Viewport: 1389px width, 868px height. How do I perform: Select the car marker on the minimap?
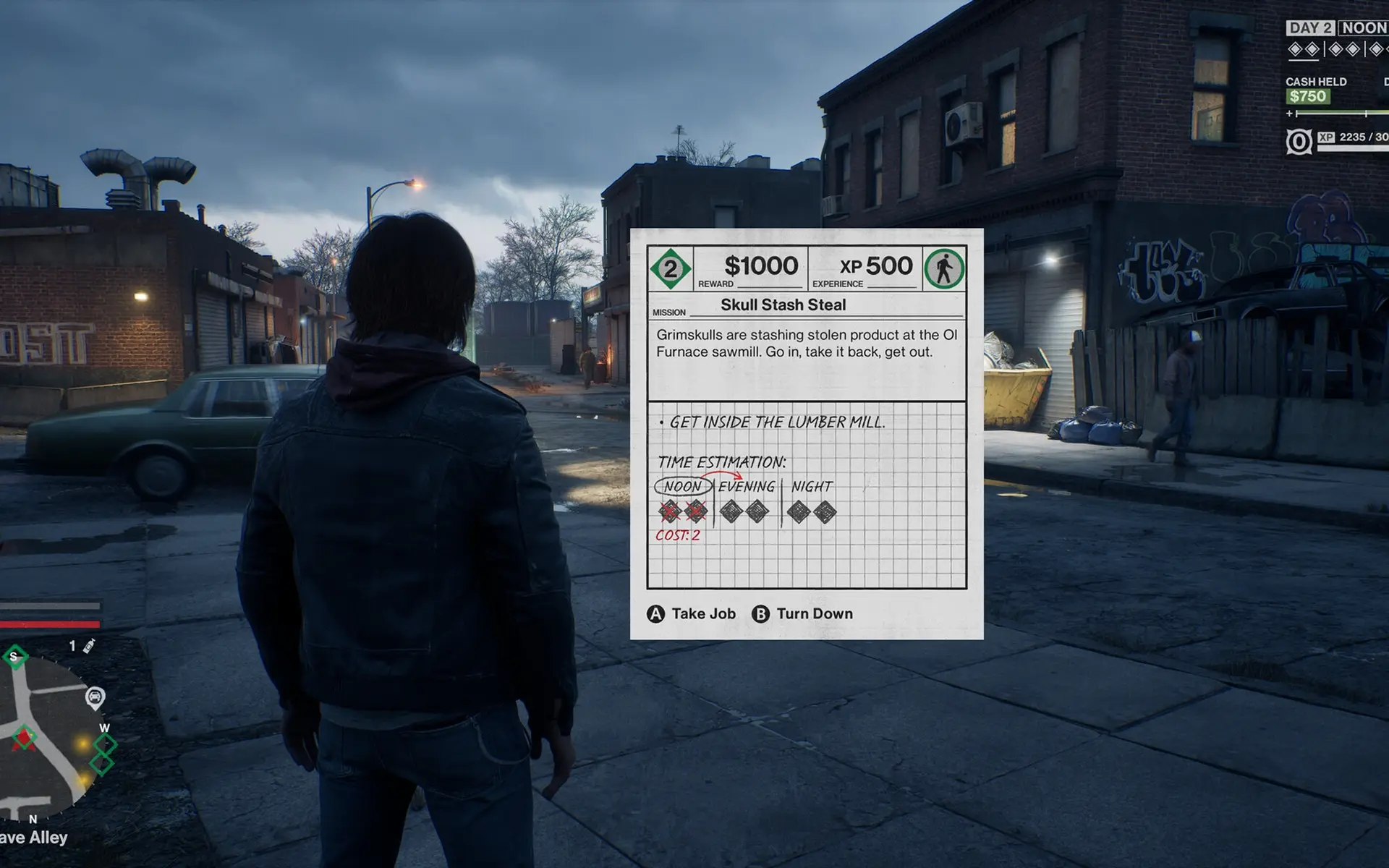click(x=95, y=697)
